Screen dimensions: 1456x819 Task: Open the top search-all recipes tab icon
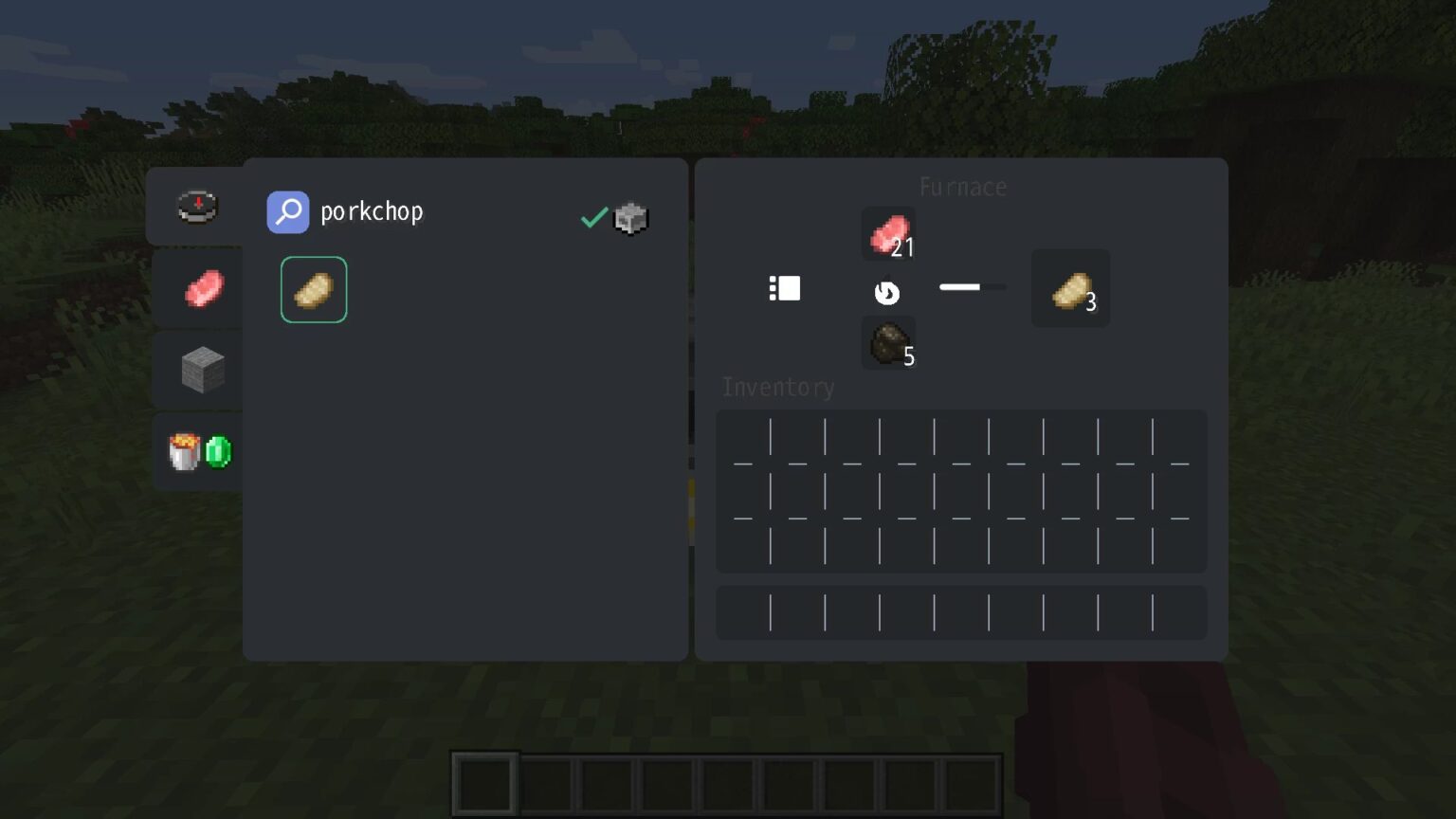click(197, 207)
